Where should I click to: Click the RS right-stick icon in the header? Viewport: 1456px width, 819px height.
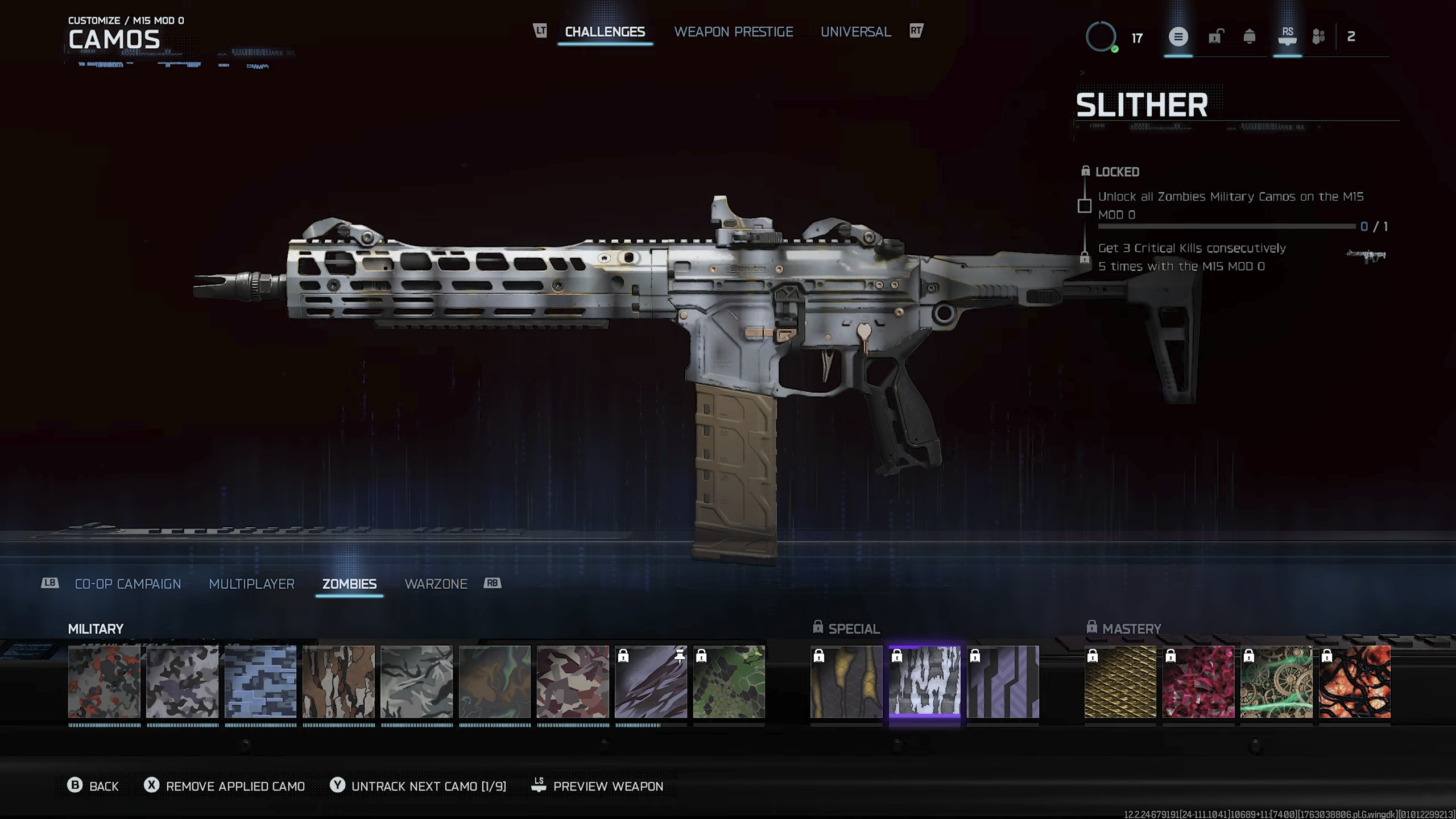tap(1287, 38)
